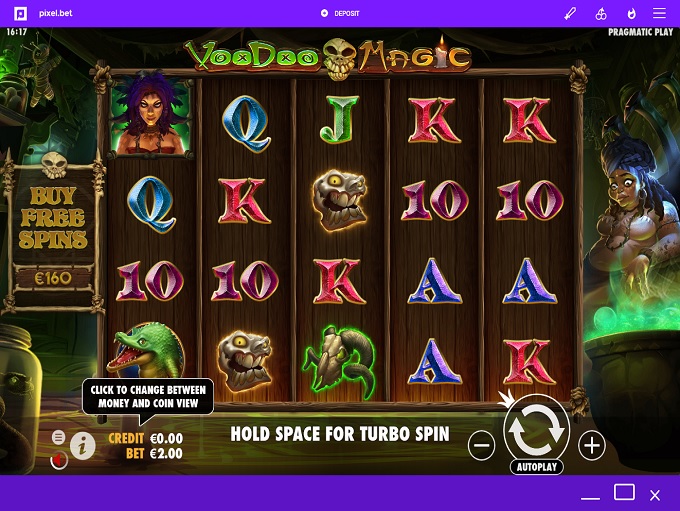Click the flame icon in the top bar

[631, 13]
